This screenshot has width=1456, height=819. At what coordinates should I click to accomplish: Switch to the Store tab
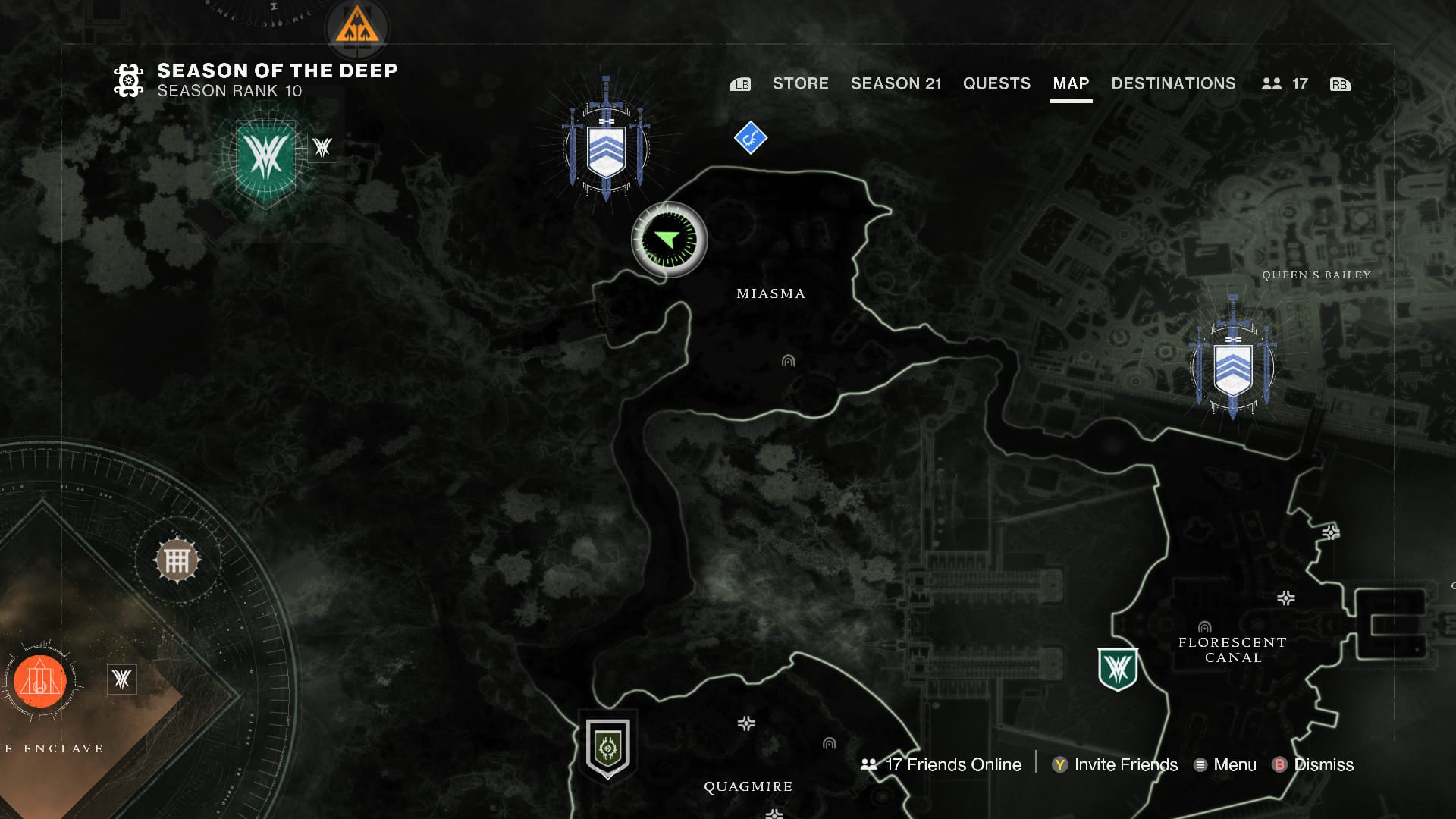(x=801, y=84)
